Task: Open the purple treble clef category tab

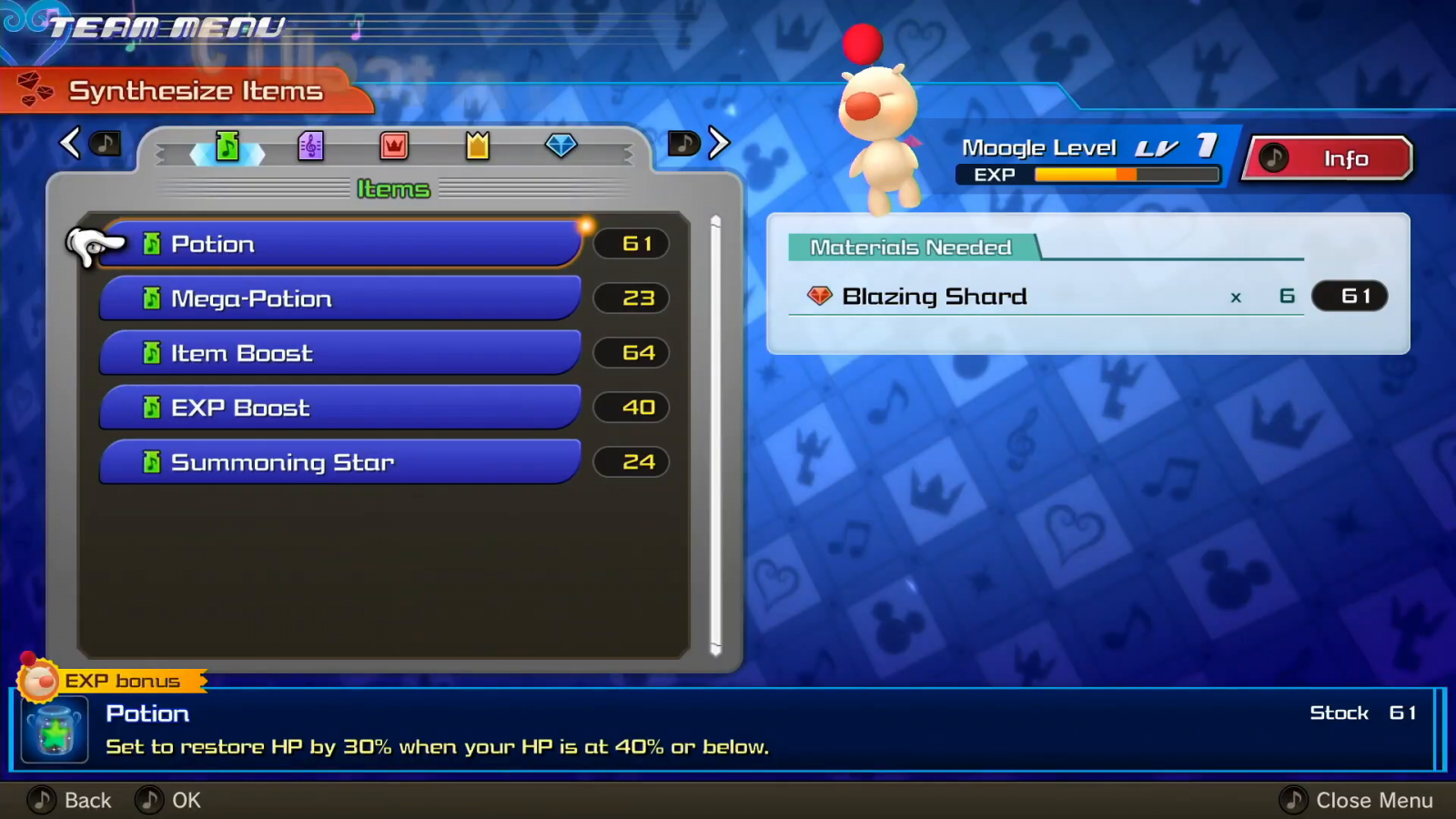Action: tap(310, 146)
